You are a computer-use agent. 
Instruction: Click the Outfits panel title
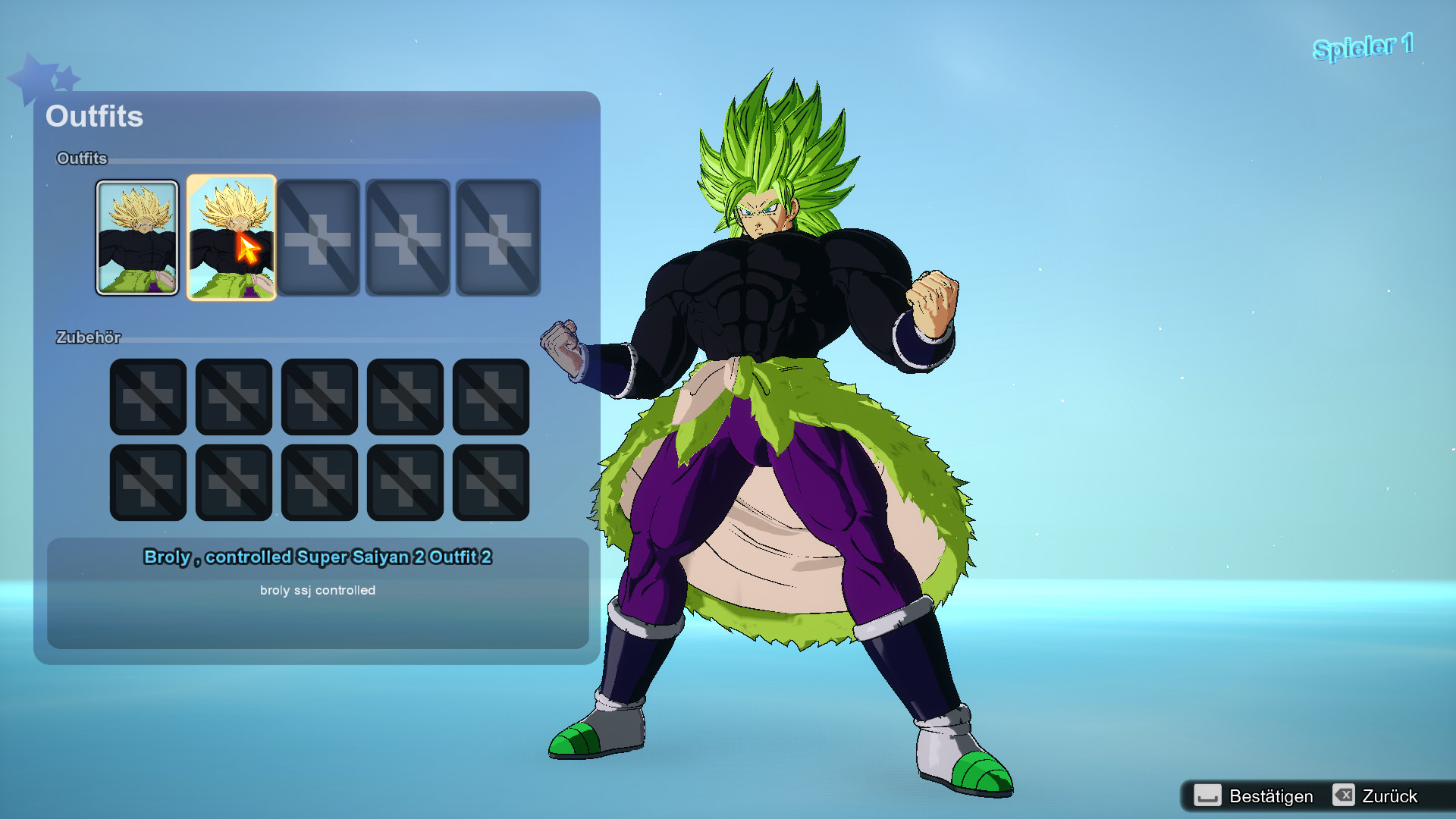click(95, 117)
